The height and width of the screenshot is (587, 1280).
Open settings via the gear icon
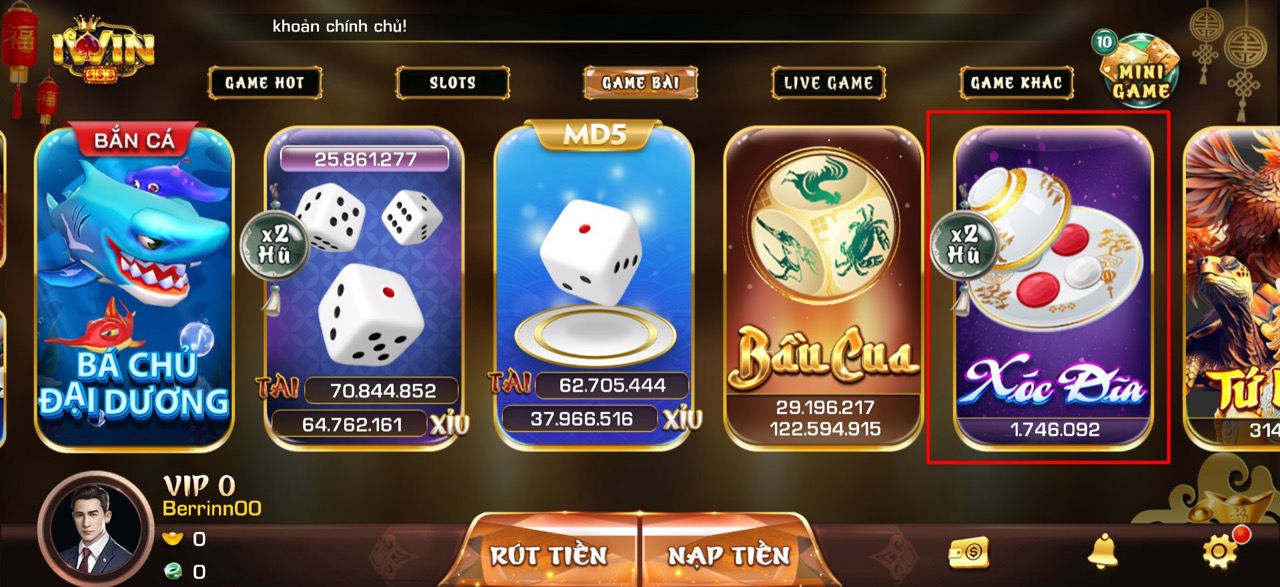(x=1220, y=550)
